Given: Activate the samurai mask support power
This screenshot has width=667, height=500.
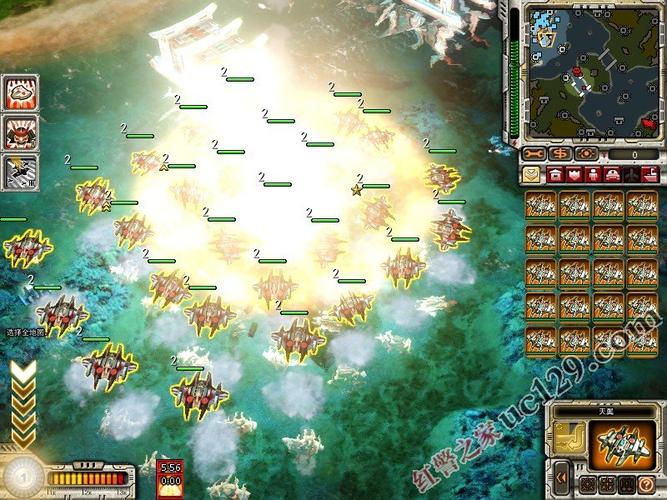Looking at the screenshot, I should [20, 132].
